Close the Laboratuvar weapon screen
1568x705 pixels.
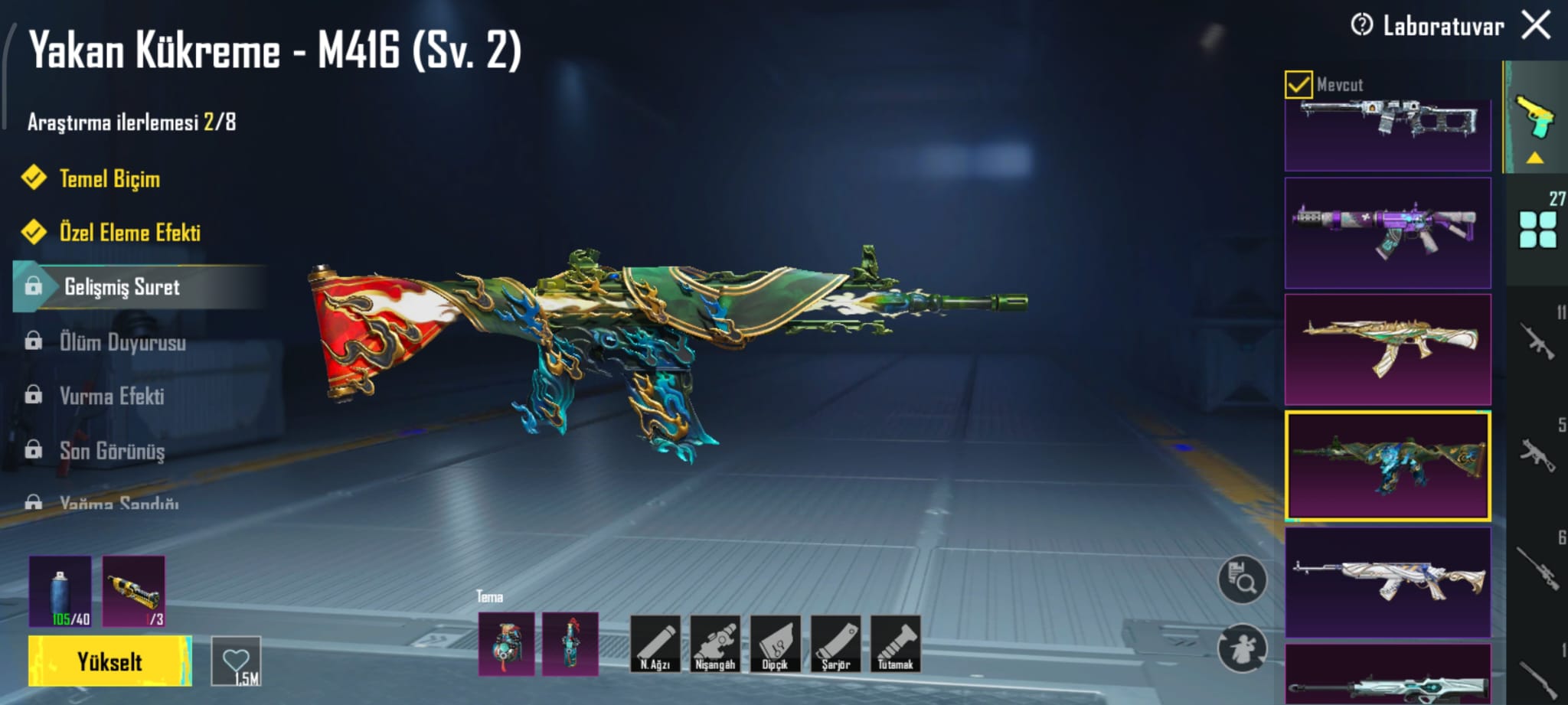tap(1536, 25)
